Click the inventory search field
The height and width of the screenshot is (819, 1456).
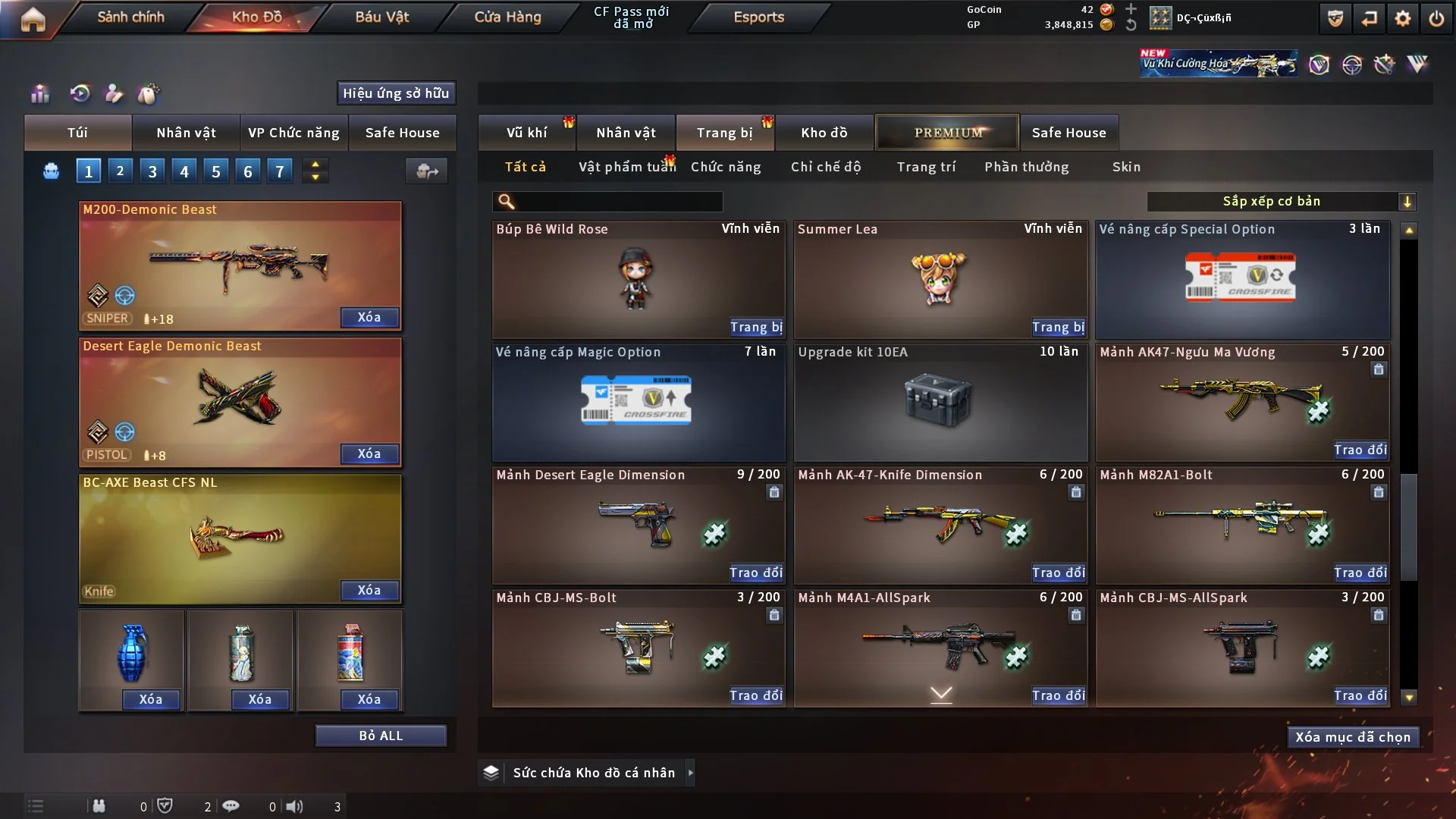coord(618,202)
